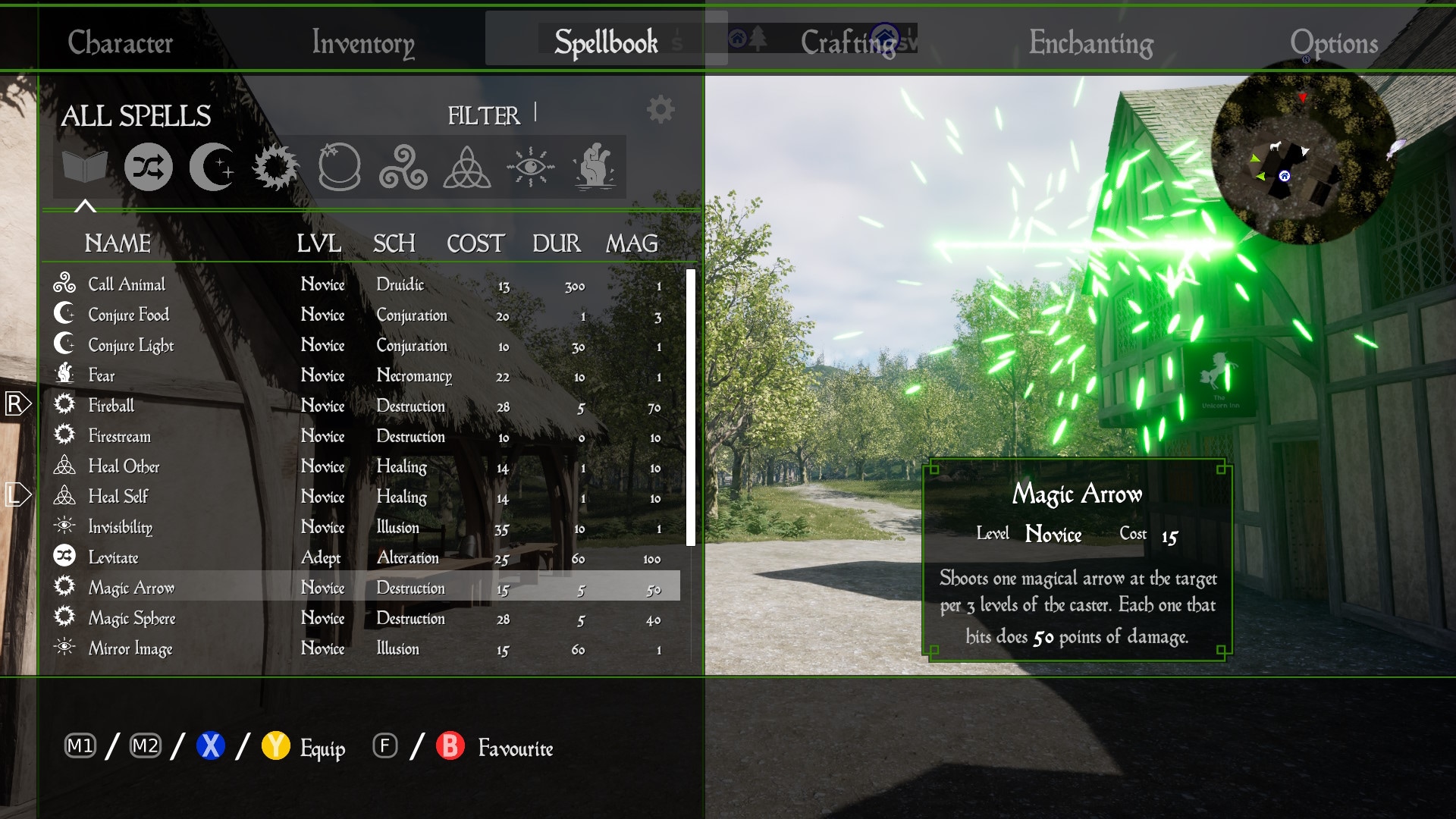Toggle favourite using the B button prompt
Viewport: 1456px width, 819px height.
450,747
